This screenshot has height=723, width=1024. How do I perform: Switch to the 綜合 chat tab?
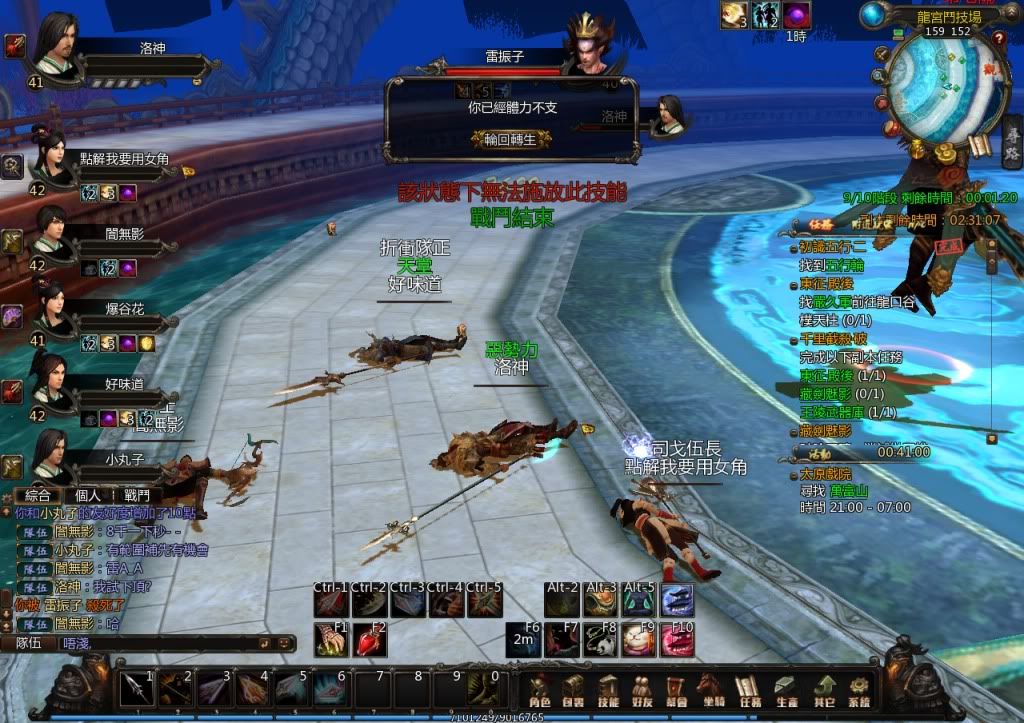tap(37, 495)
